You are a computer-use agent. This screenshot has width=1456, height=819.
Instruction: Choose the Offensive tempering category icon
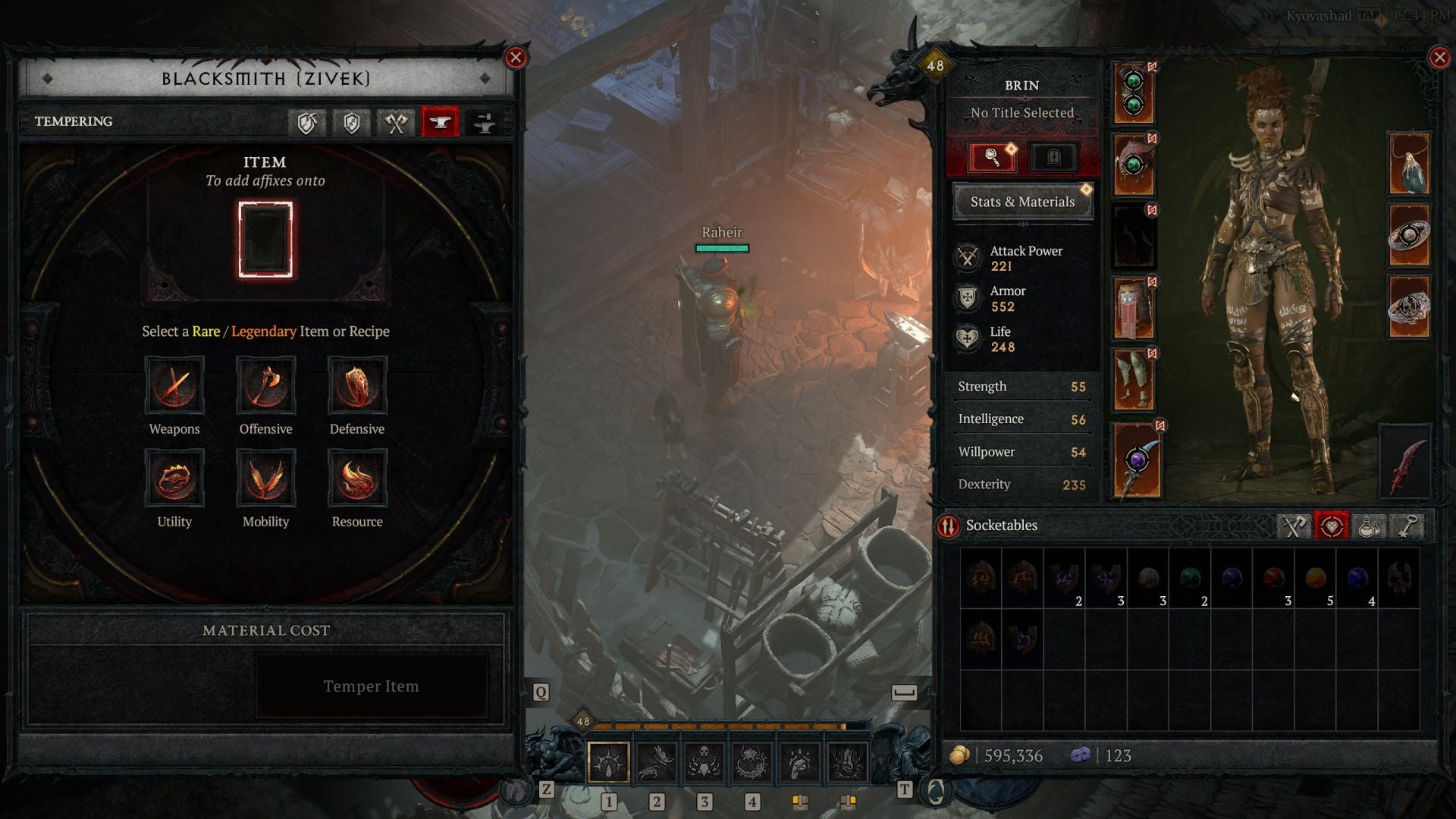(x=266, y=387)
